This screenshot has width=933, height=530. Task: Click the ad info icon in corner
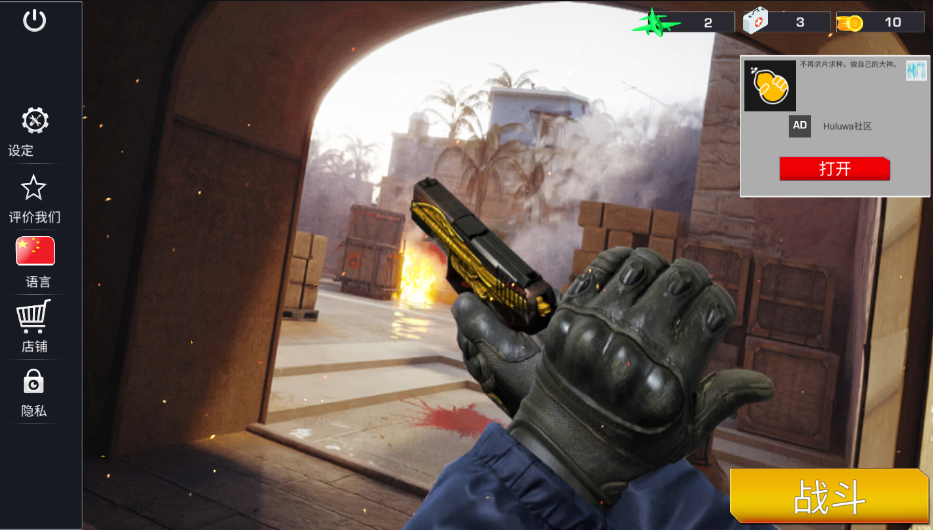coord(916,70)
